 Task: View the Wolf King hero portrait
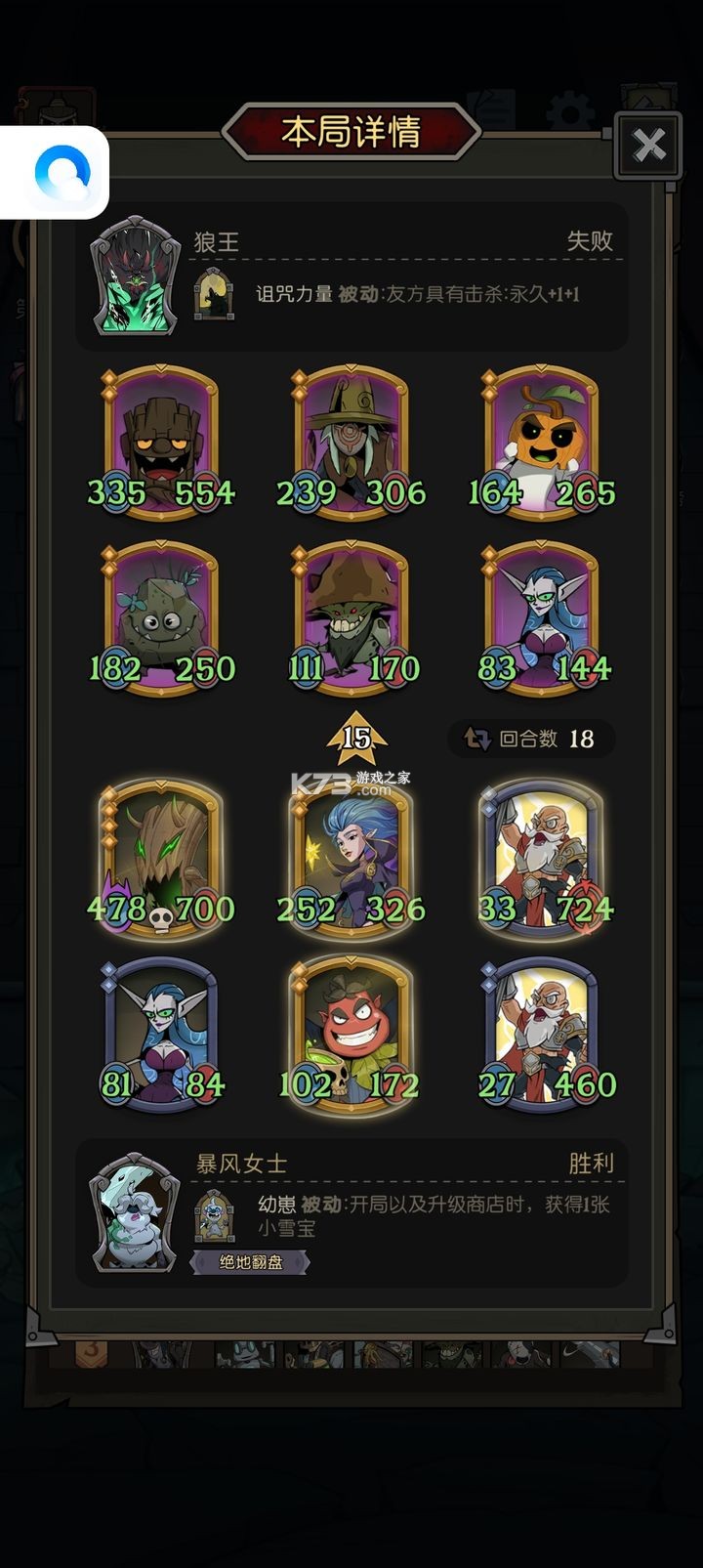[136, 275]
